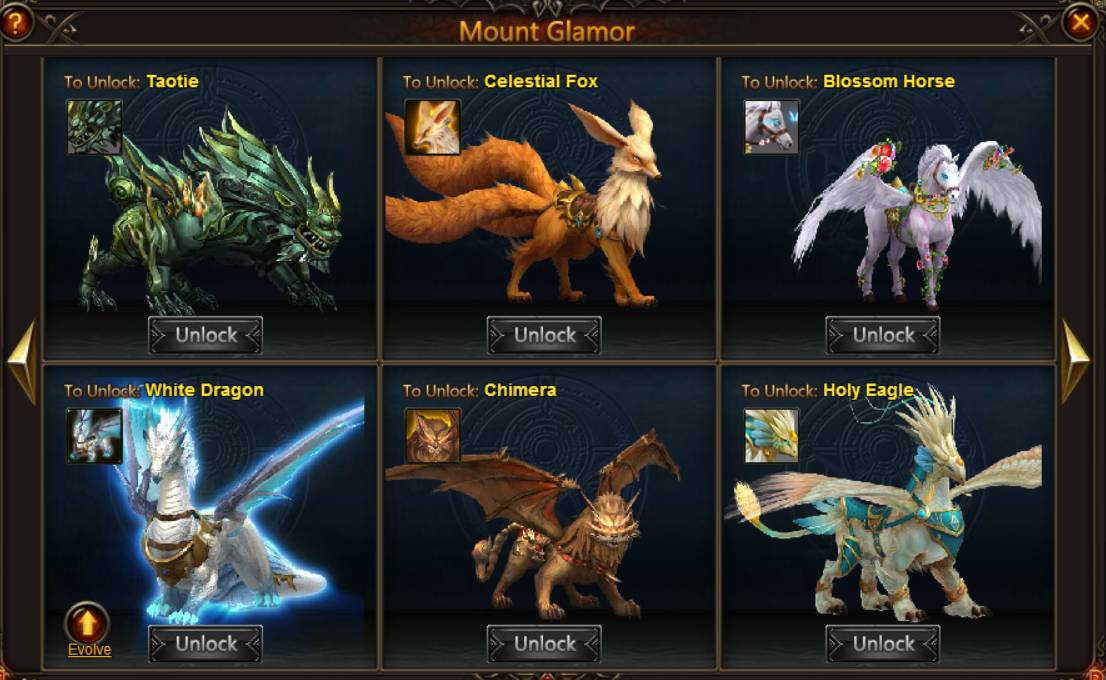Open the help question mark
This screenshot has width=1106, height=680.
tap(15, 22)
